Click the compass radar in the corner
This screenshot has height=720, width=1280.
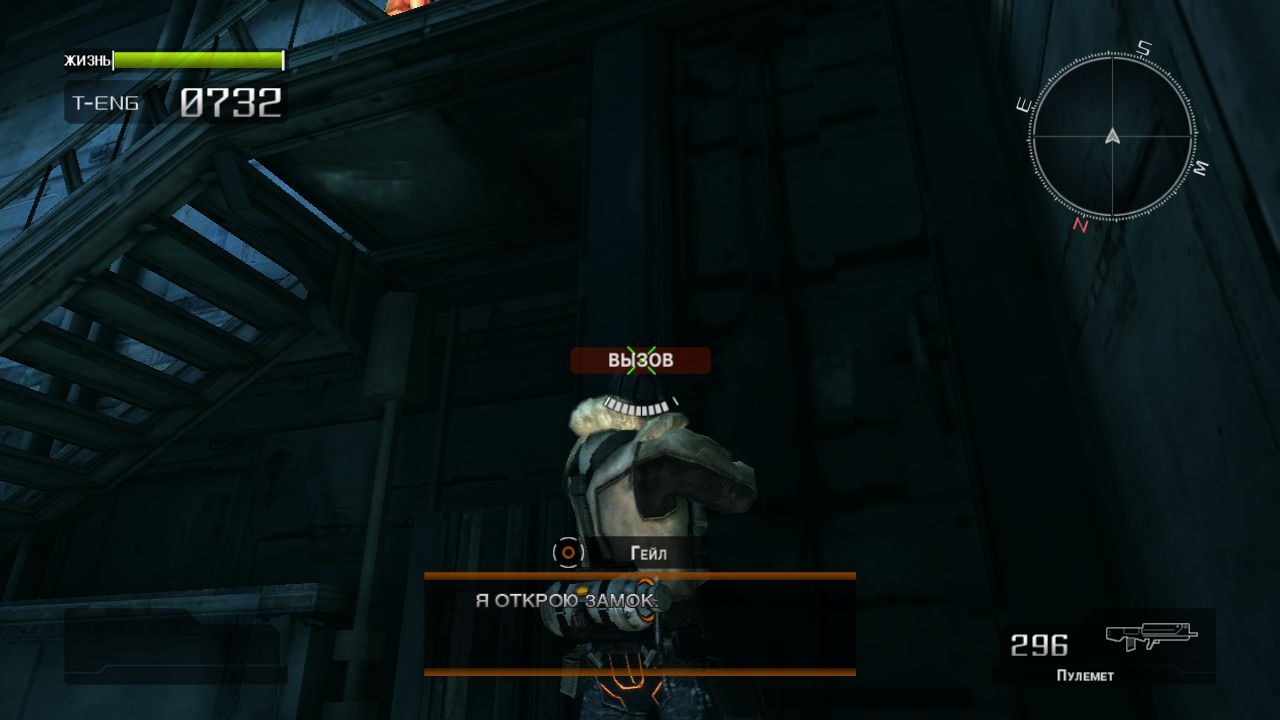click(1112, 137)
